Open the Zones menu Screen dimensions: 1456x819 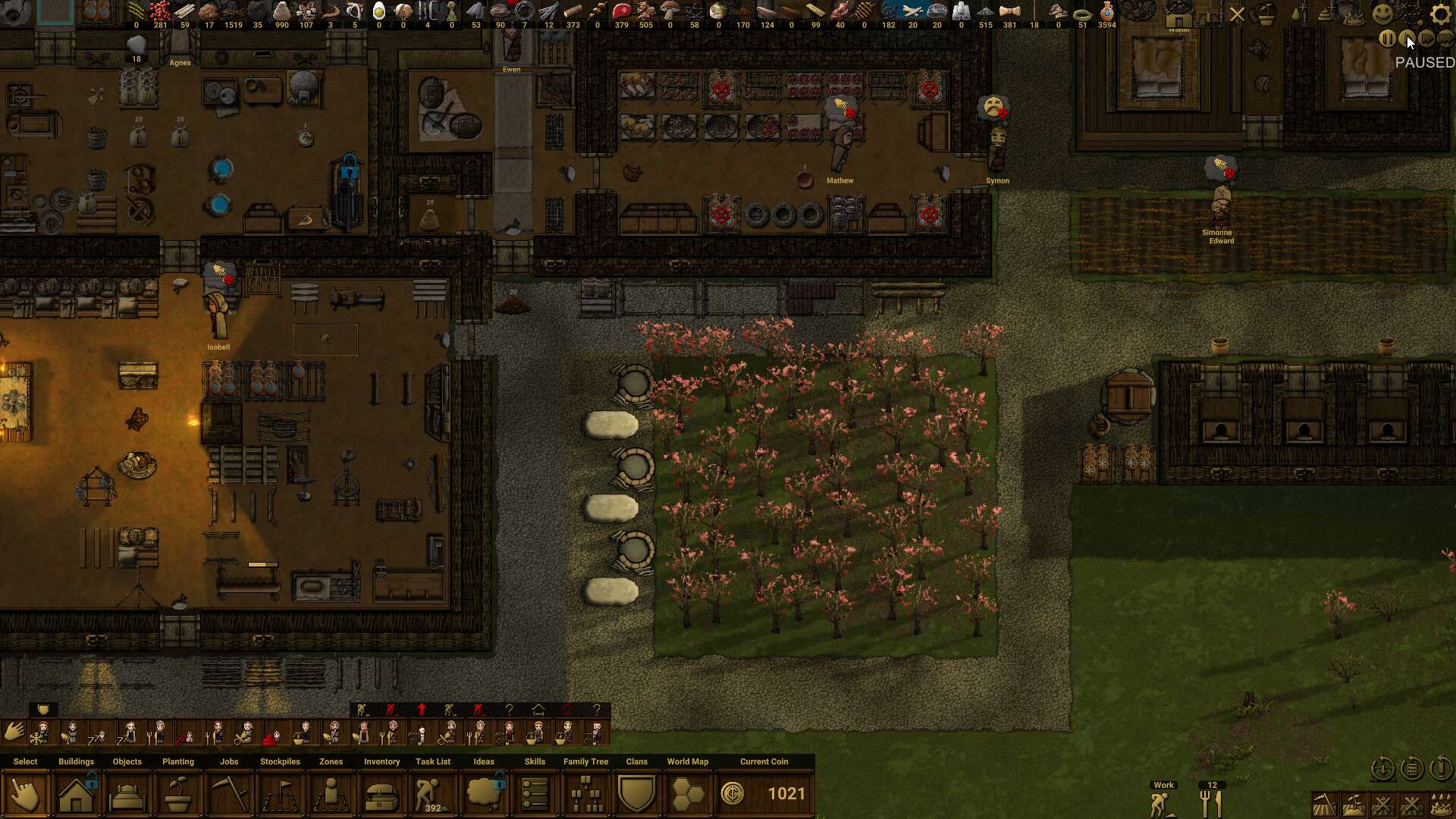click(x=331, y=794)
